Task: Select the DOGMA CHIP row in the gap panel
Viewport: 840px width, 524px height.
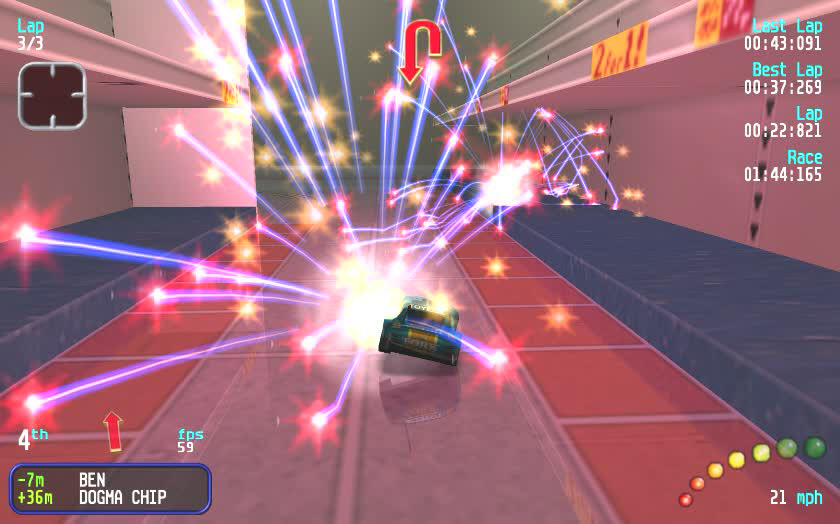Action: click(x=110, y=497)
